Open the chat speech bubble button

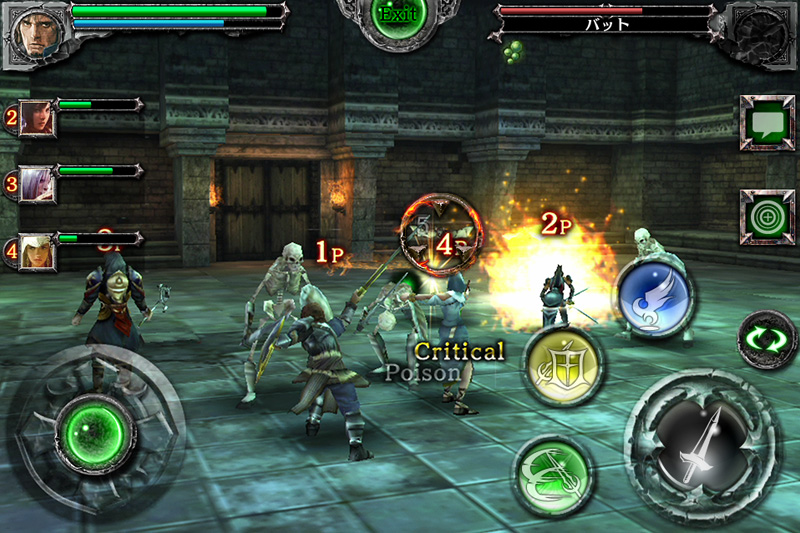[767, 124]
